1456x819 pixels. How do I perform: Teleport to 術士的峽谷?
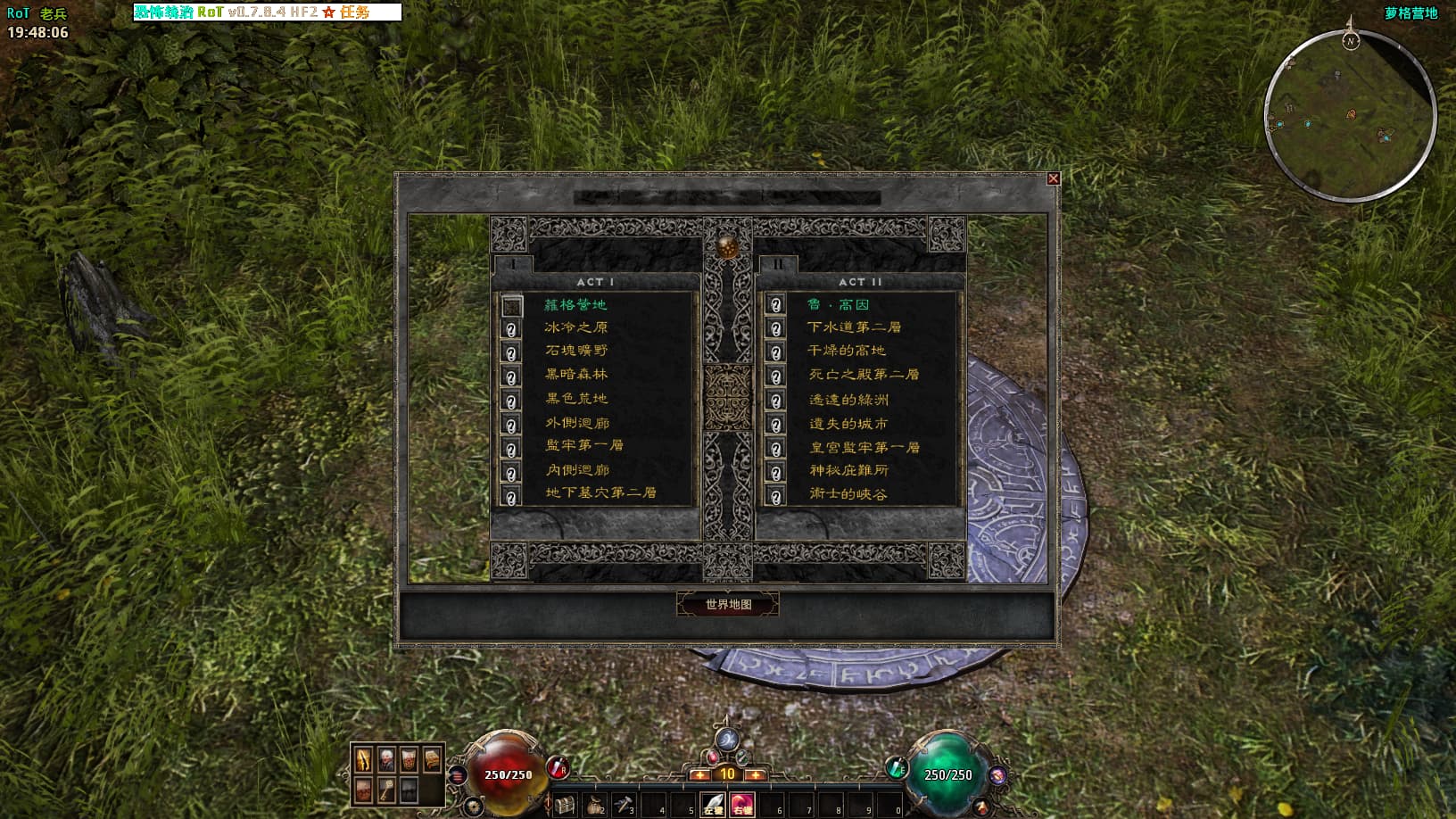848,493
